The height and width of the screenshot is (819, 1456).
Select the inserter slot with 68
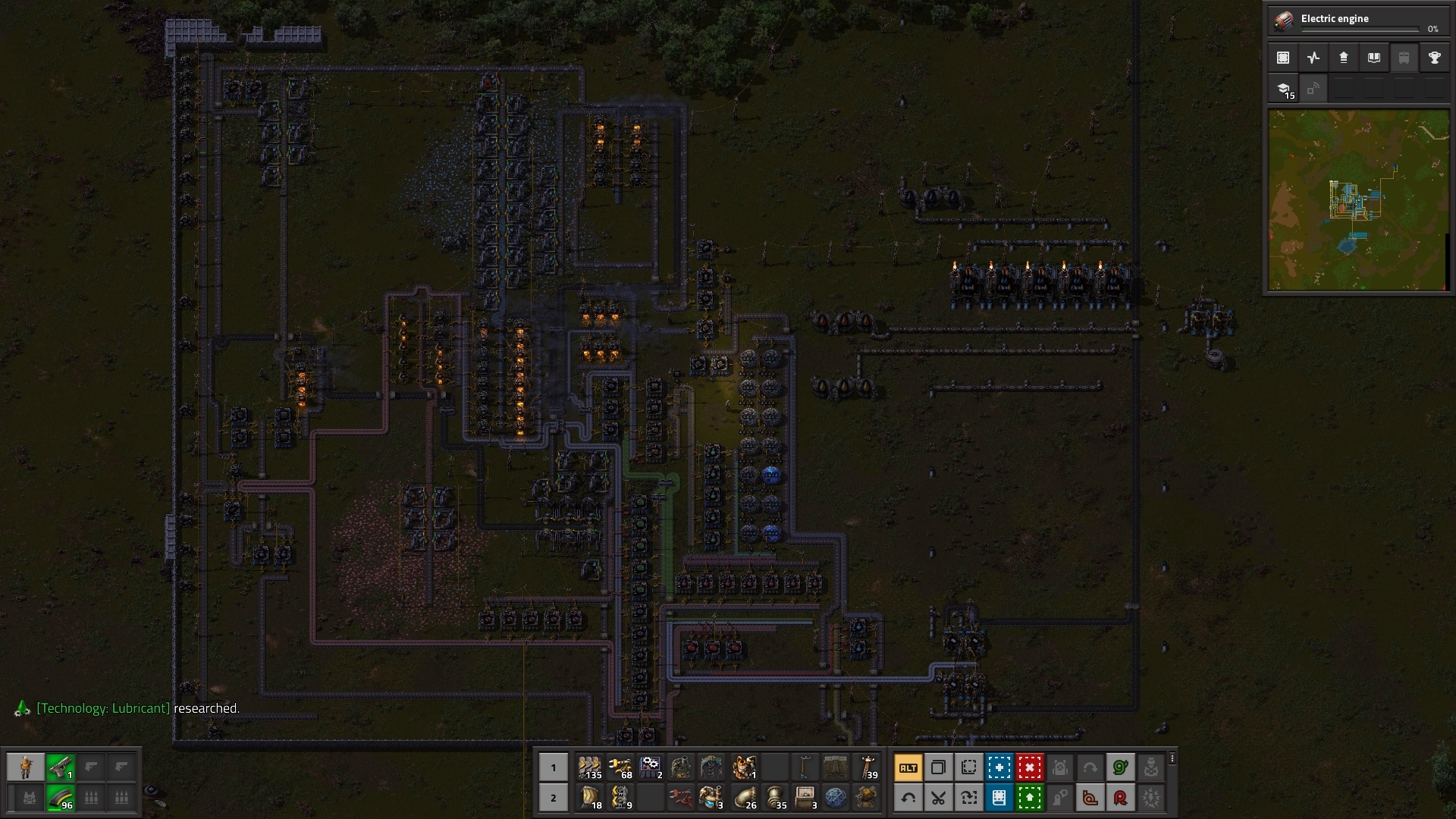click(620, 767)
